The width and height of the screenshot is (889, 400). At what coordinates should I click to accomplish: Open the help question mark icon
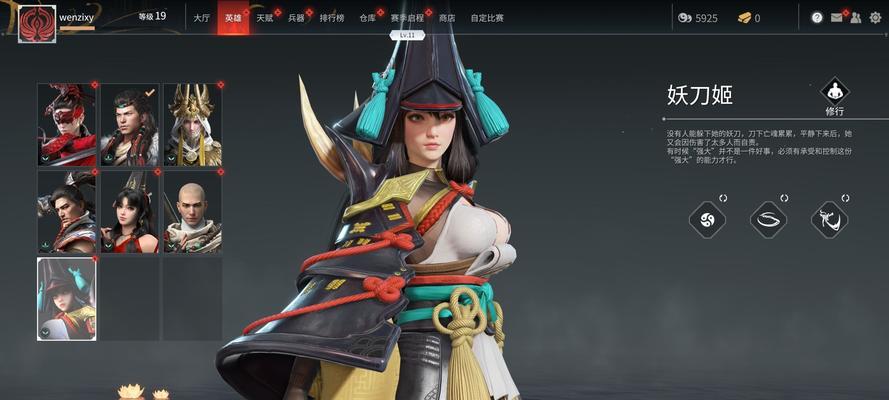817,18
